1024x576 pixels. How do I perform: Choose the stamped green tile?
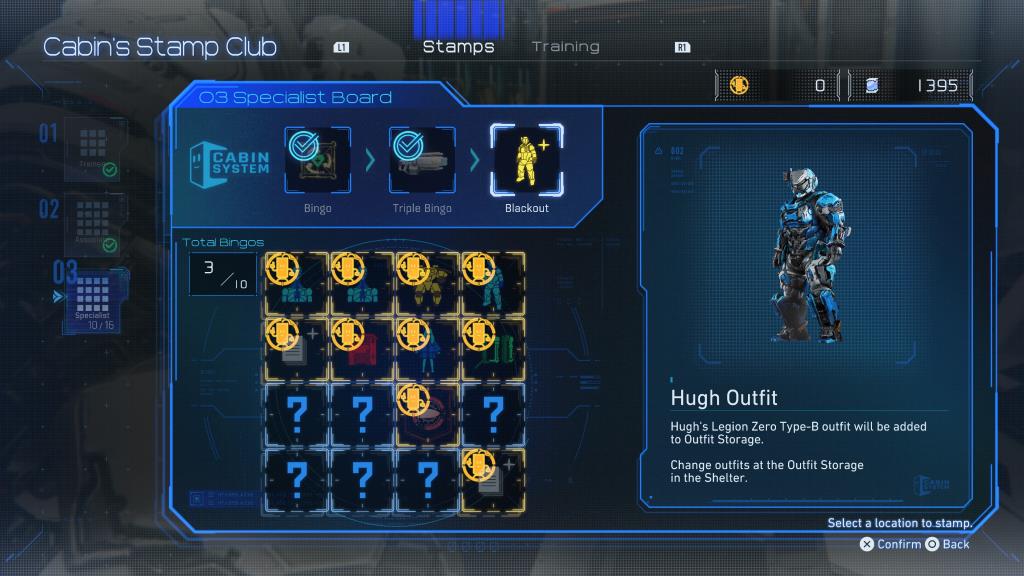(494, 348)
